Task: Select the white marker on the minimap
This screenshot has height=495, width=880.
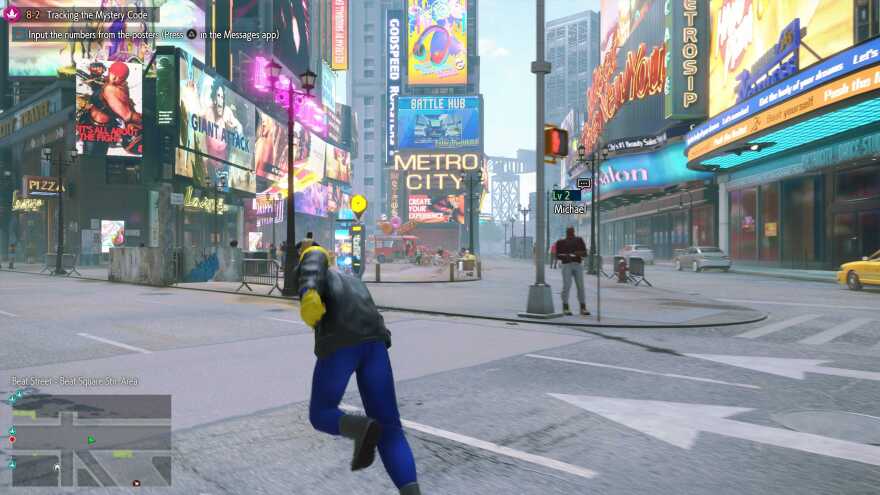Action: 57,467
